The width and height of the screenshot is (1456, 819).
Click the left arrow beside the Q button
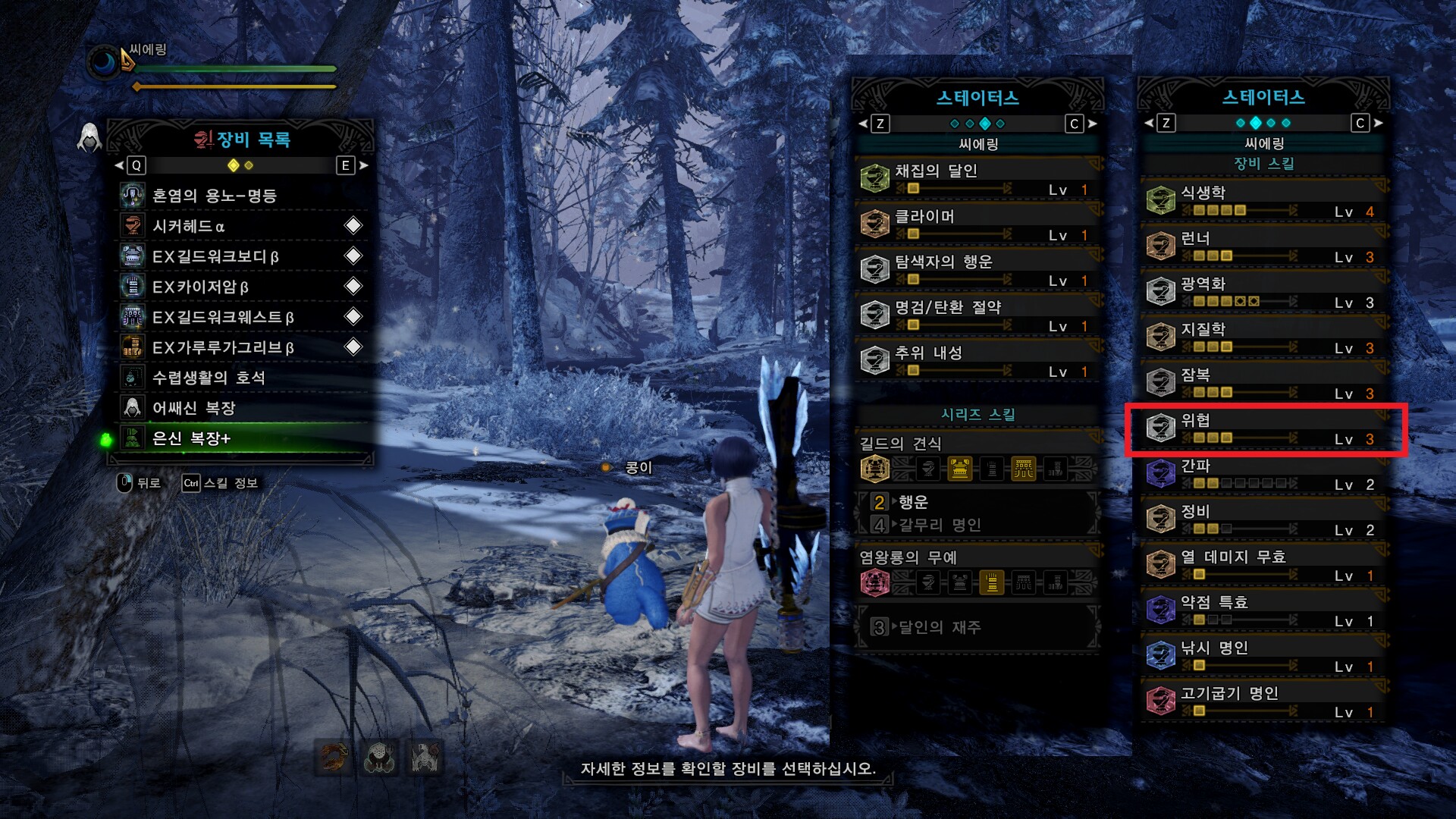[118, 166]
